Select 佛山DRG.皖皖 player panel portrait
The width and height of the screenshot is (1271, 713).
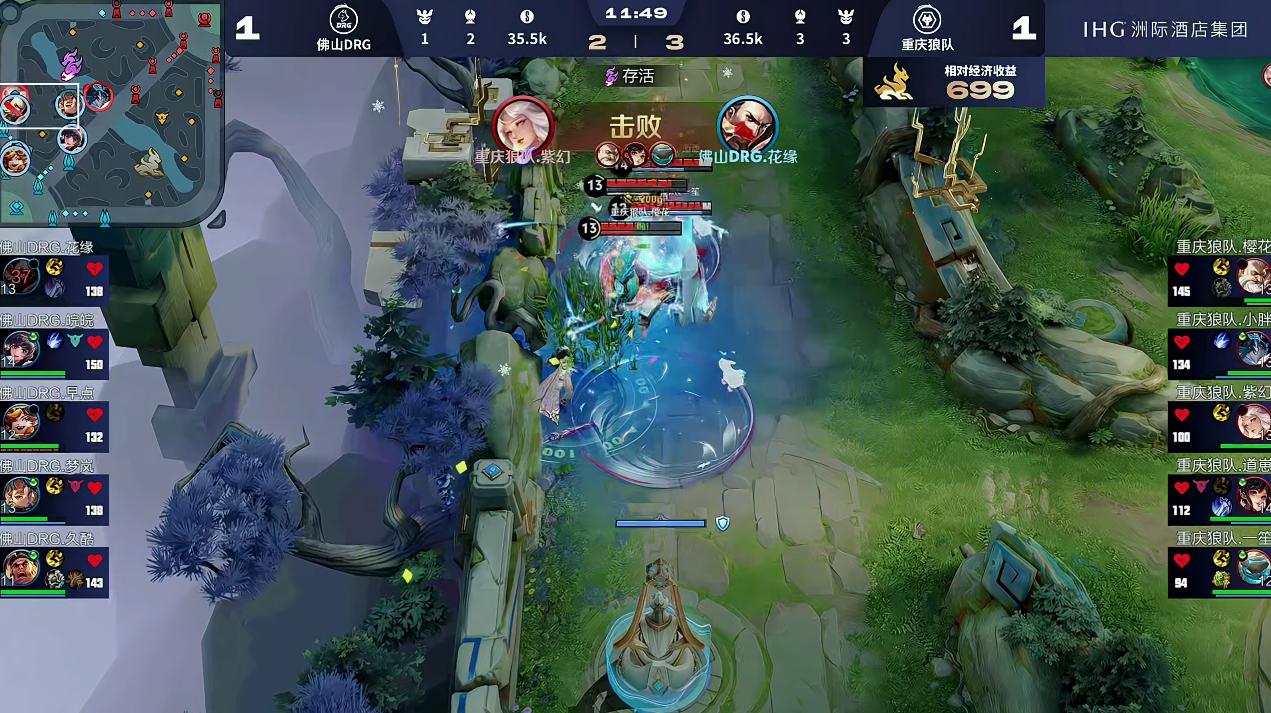click(21, 349)
